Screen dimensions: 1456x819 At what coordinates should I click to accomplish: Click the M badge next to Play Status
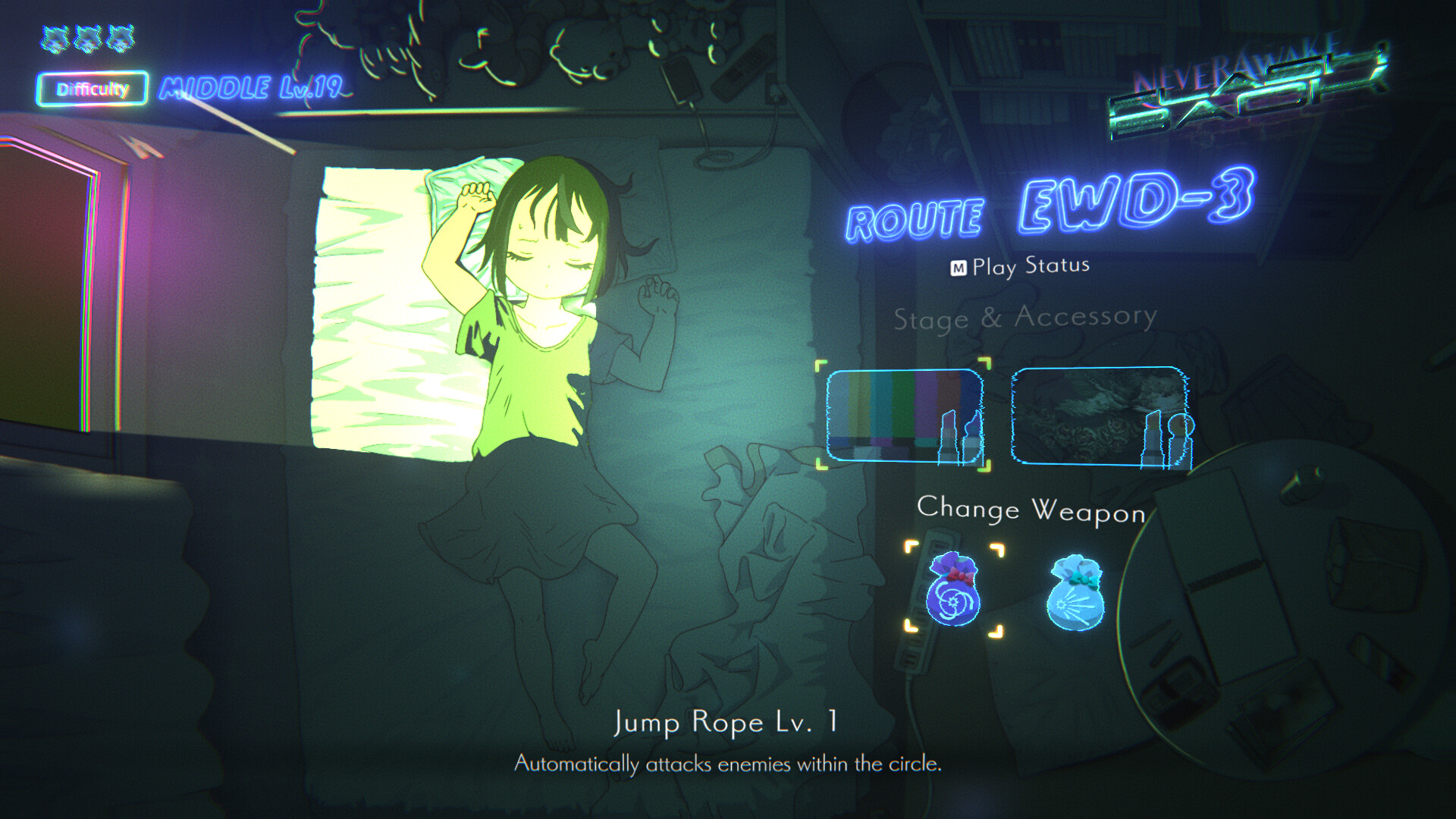tap(960, 265)
